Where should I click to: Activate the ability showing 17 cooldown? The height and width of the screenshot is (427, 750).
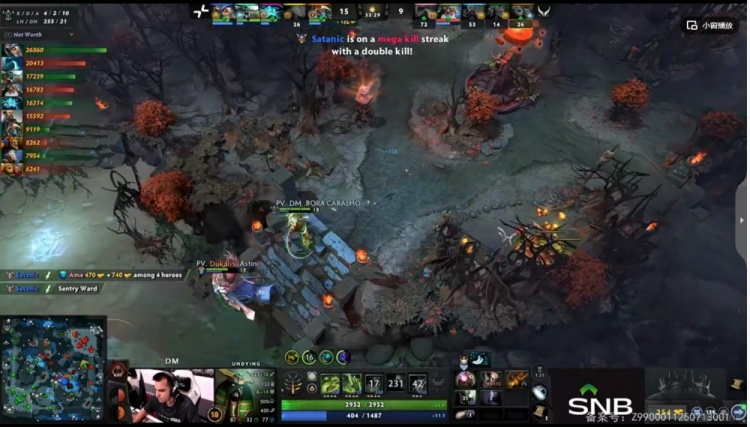tap(373, 383)
